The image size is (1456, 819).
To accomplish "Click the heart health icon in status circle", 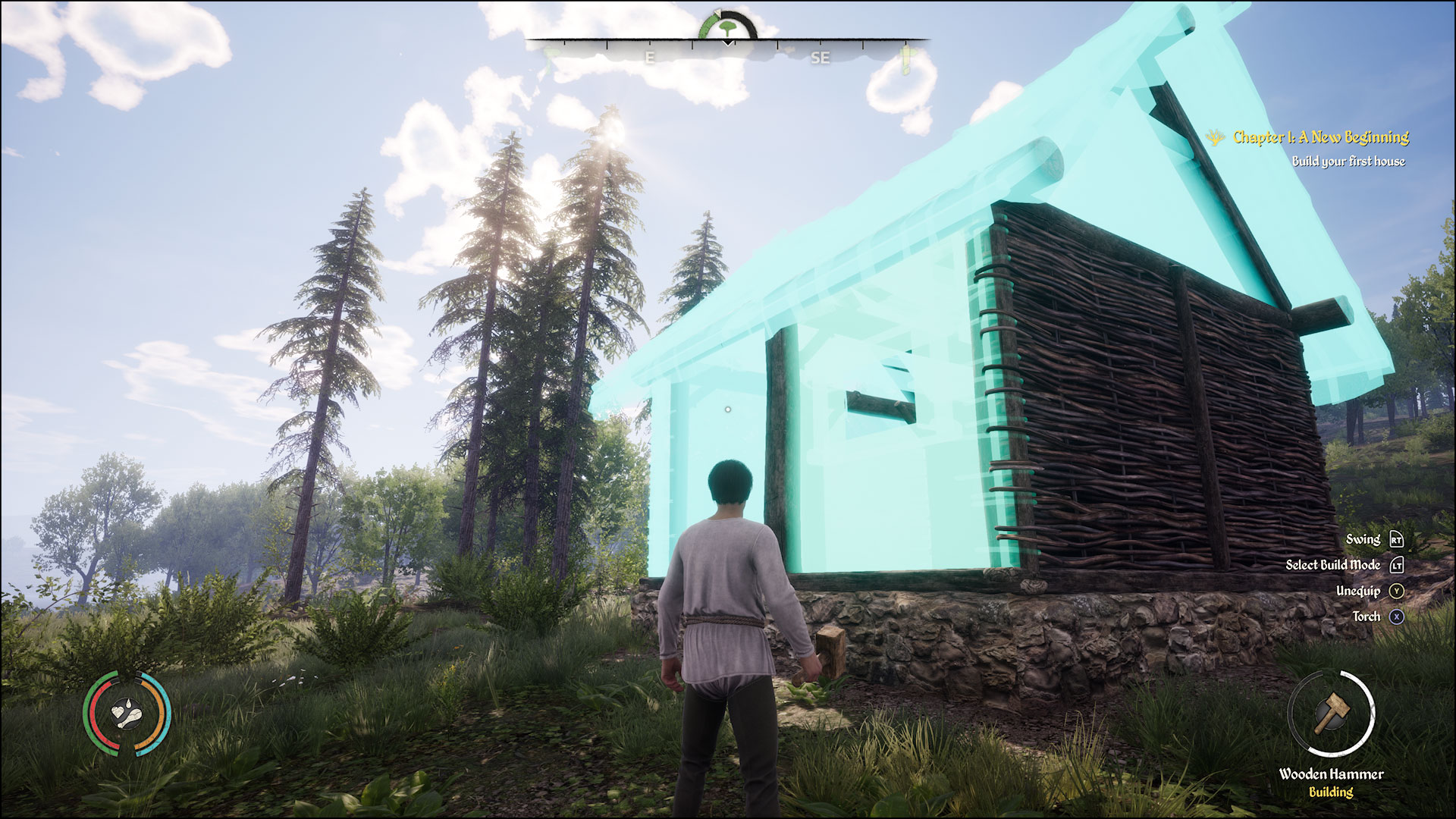I will point(118,712).
